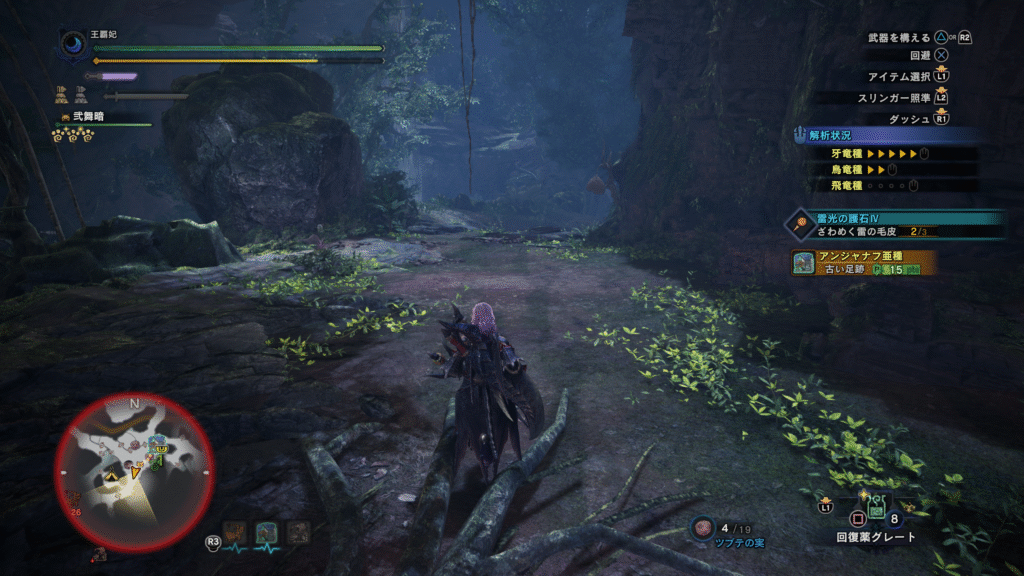
Task: Click the 飛竜種 analysis progress row
Action: point(880,185)
